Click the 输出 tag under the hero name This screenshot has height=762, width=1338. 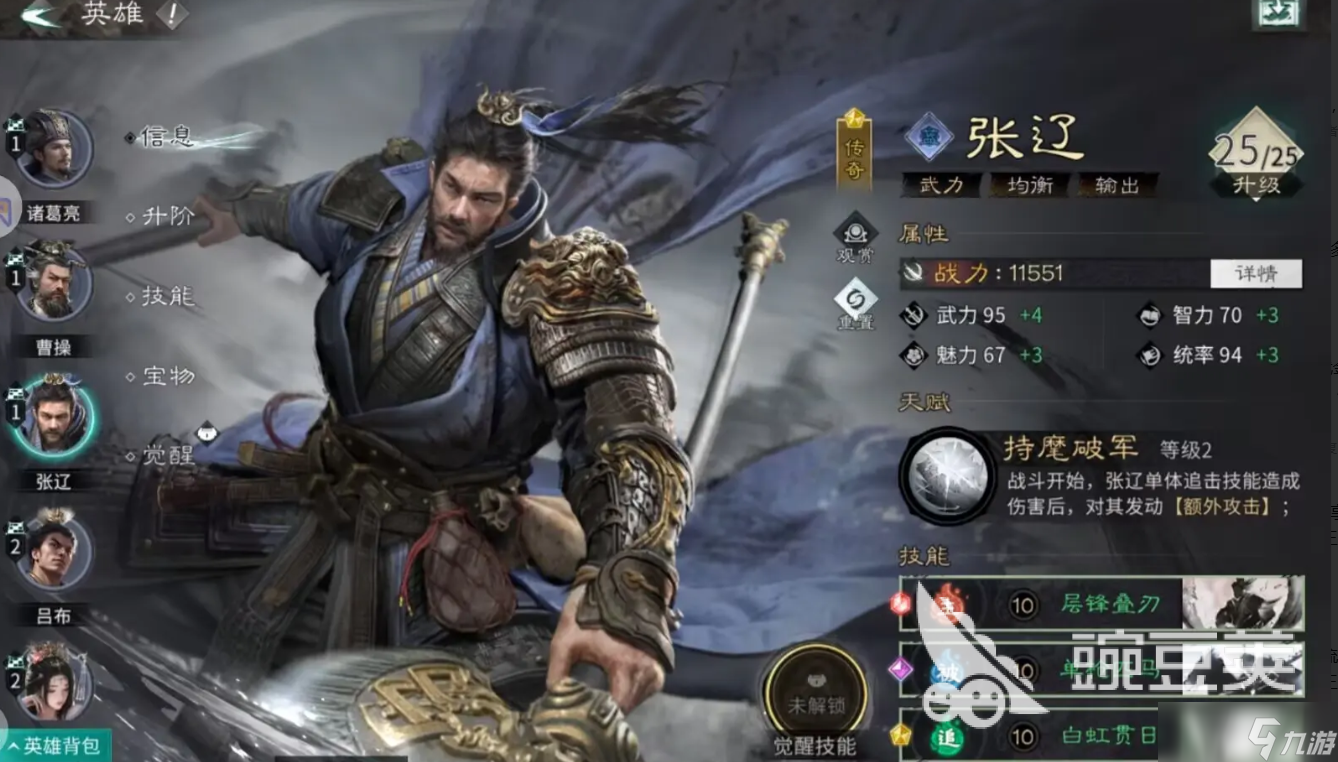click(x=1115, y=185)
